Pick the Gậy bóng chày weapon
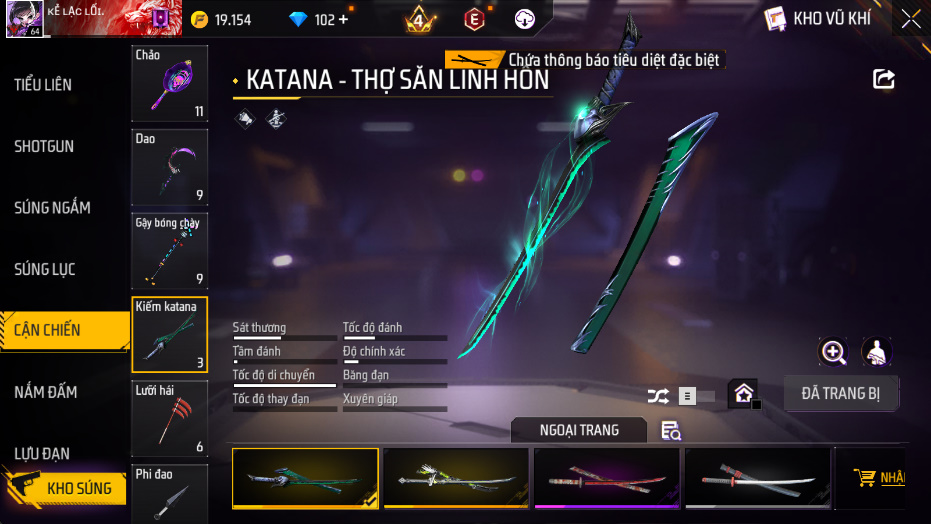931x524 pixels. [x=169, y=250]
